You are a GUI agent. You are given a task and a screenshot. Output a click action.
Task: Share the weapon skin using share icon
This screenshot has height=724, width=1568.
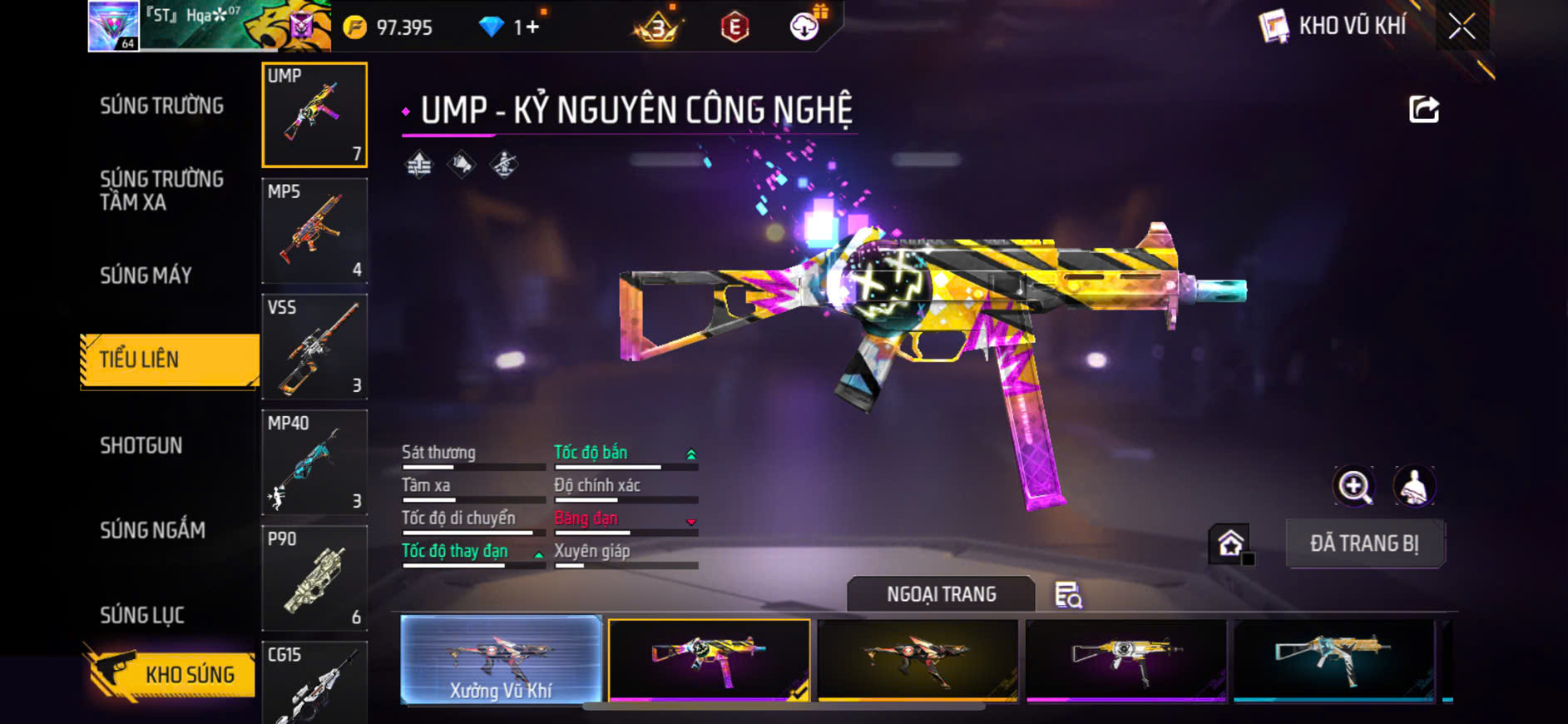1423,109
